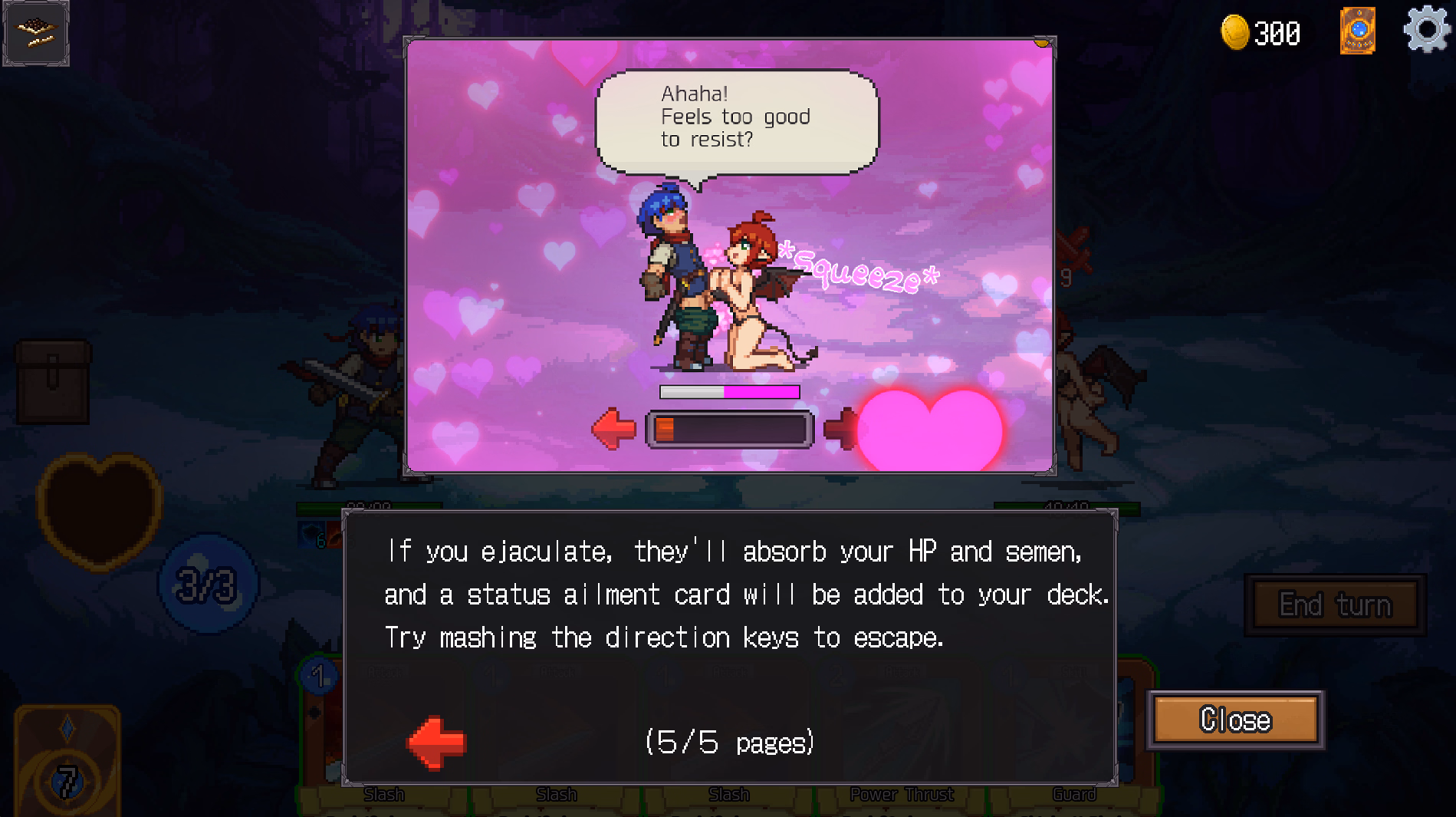Click the treasure chest on the battlefield
The width and height of the screenshot is (1456, 817).
pyautogui.click(x=54, y=384)
